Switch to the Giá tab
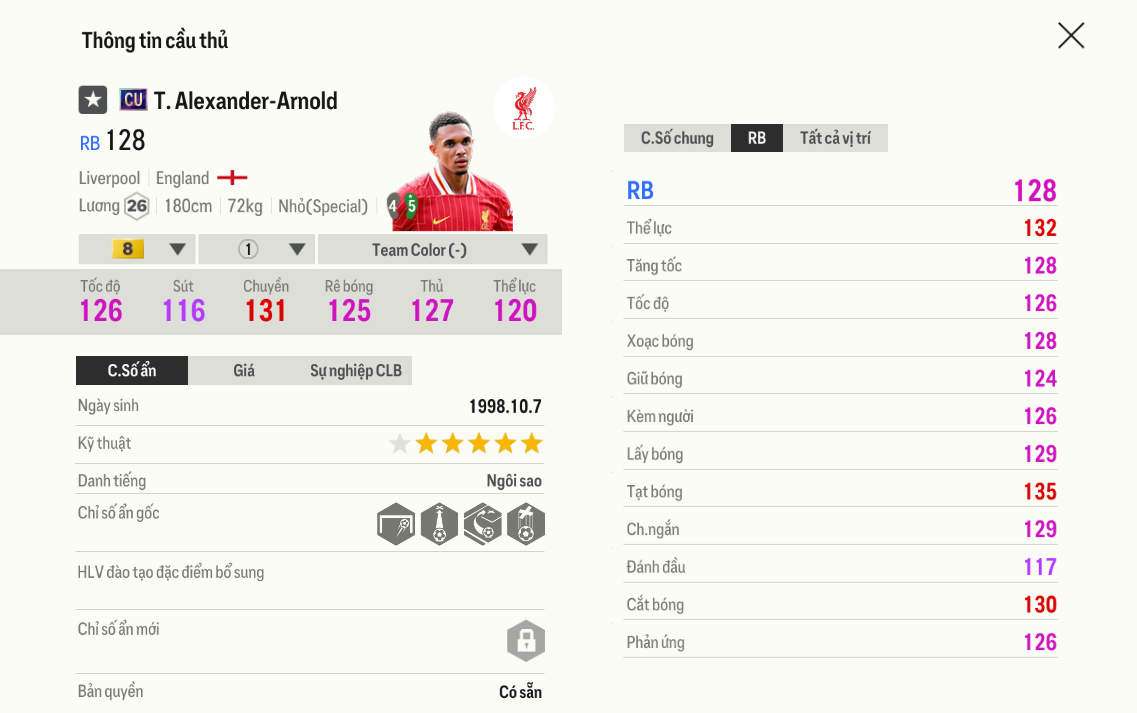 coord(244,370)
